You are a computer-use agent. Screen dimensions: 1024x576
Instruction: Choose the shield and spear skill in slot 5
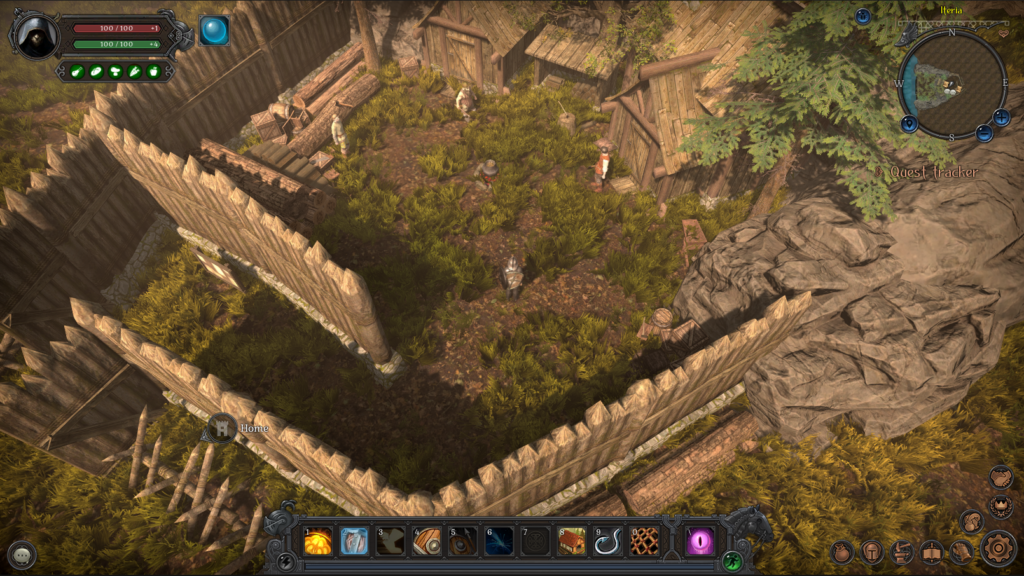(x=463, y=541)
